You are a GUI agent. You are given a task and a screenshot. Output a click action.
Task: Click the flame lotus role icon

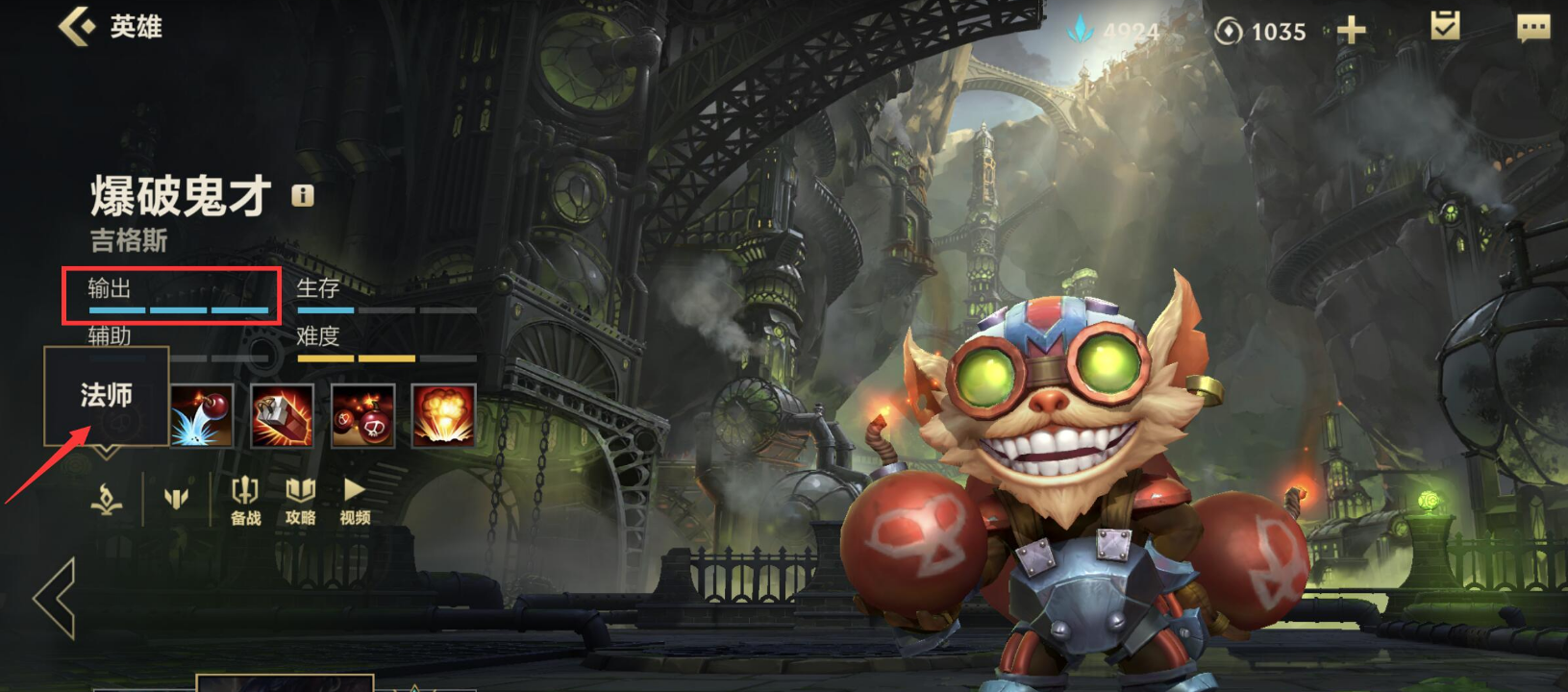tap(106, 499)
